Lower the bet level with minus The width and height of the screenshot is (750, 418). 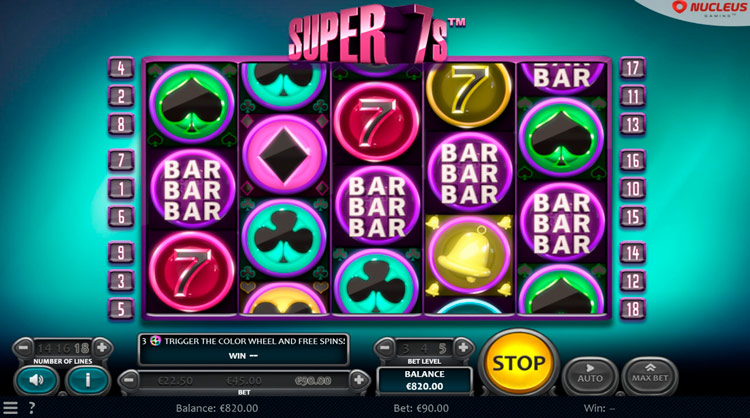tap(386, 348)
